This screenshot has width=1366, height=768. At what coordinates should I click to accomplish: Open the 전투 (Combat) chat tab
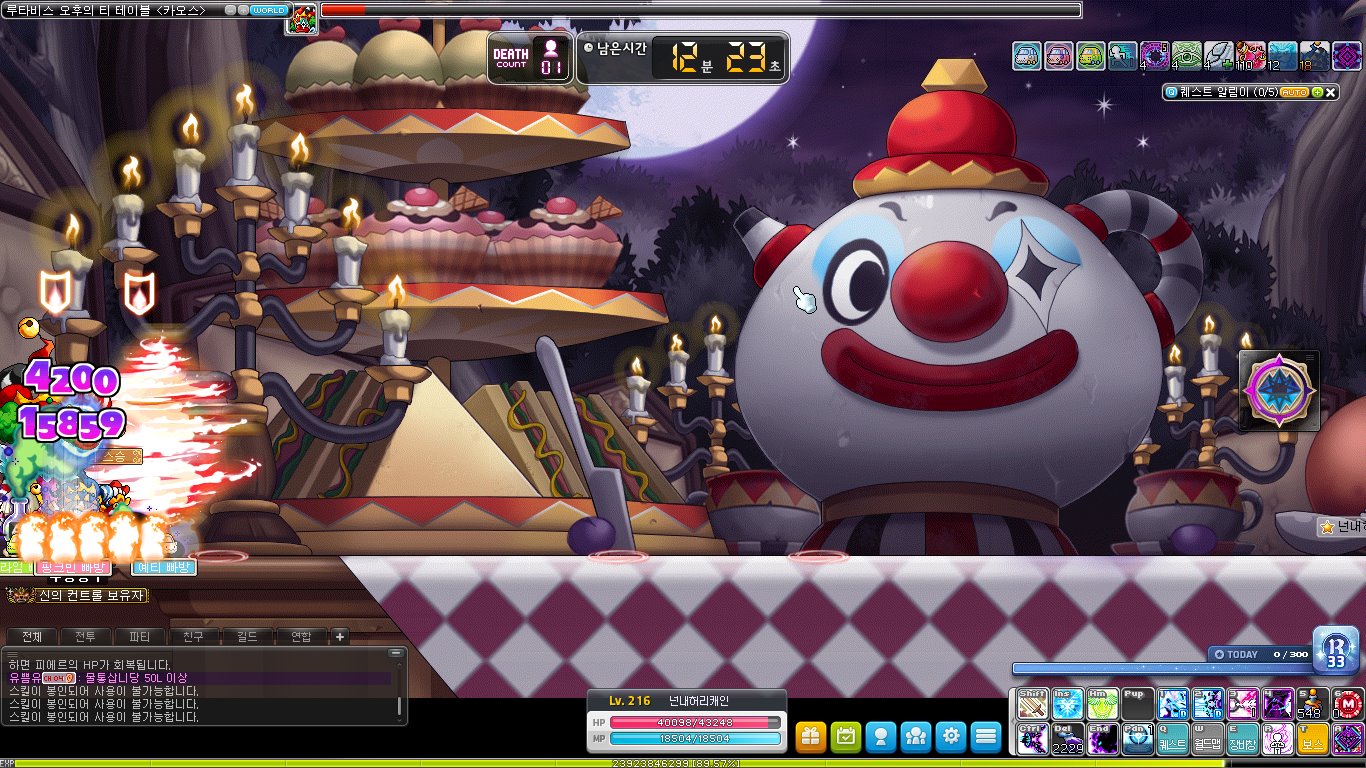pos(86,636)
